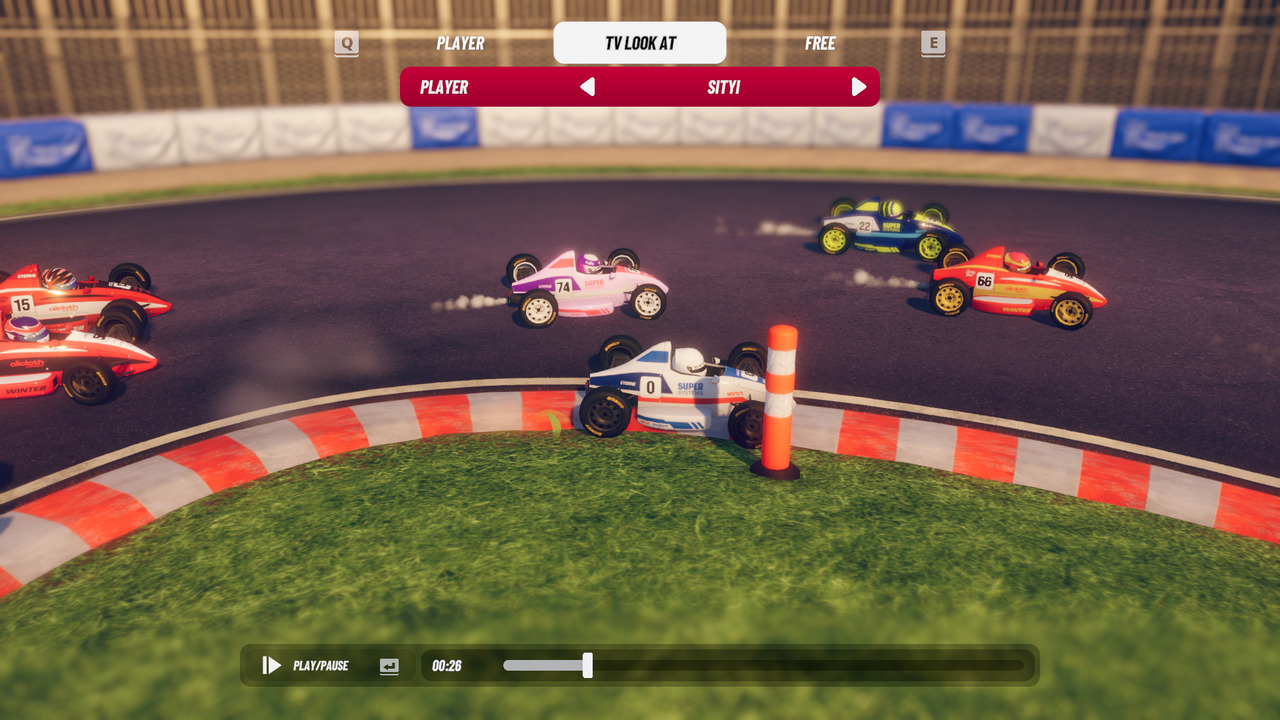Choose the Free camera tab

pyautogui.click(x=820, y=43)
